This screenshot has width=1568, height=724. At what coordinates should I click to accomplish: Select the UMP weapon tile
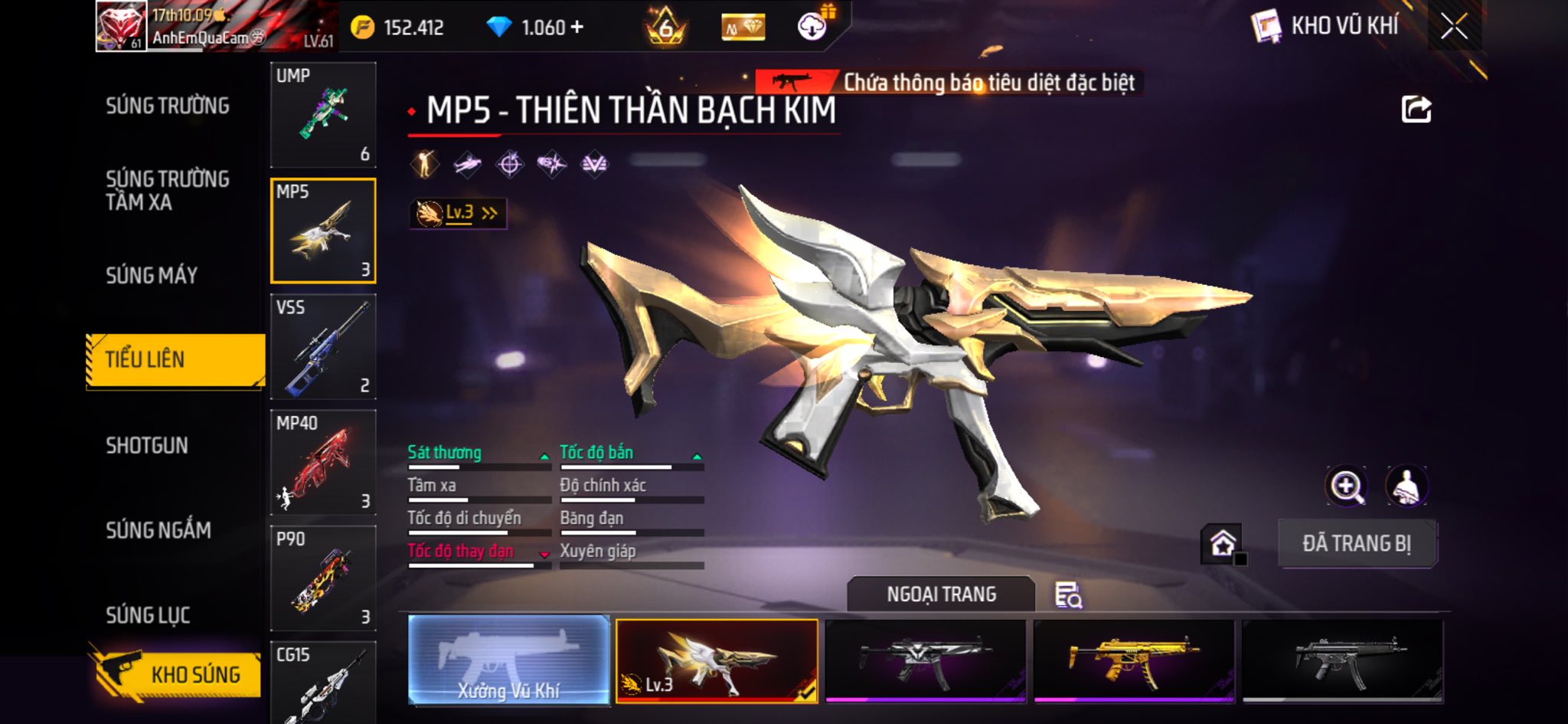pos(323,115)
